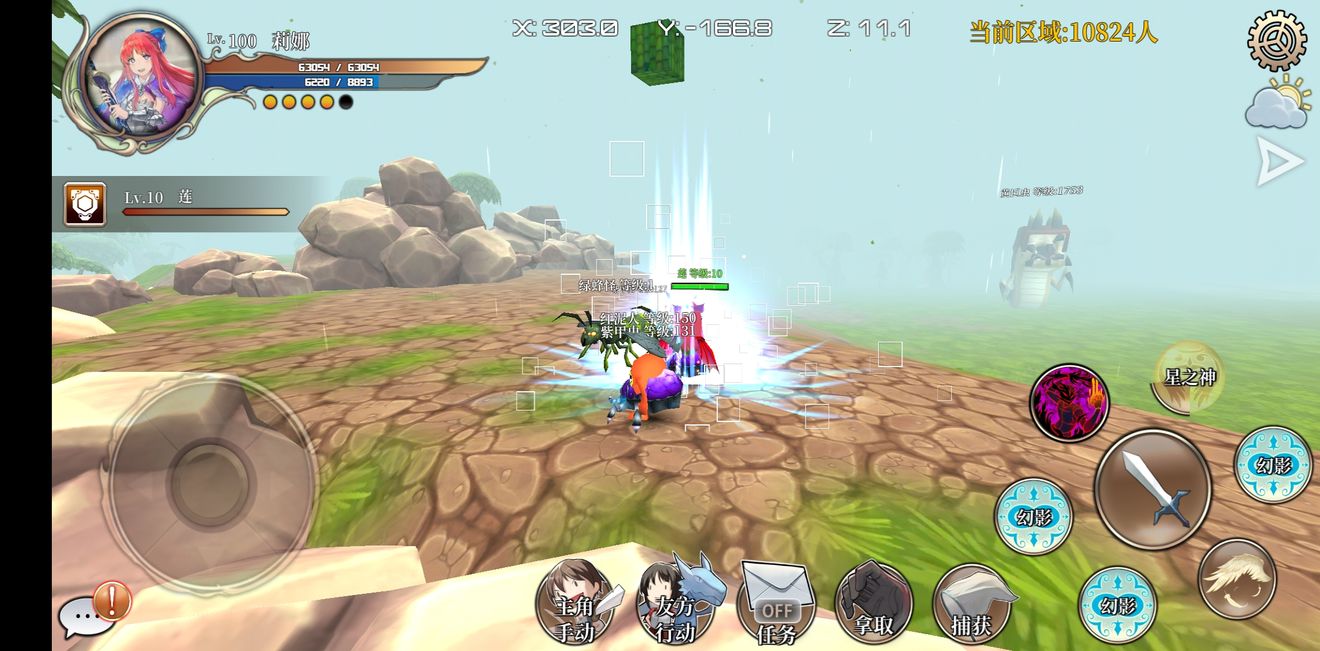Tap the 友方行动 ally action button
The width and height of the screenshot is (1320, 651).
(x=678, y=604)
